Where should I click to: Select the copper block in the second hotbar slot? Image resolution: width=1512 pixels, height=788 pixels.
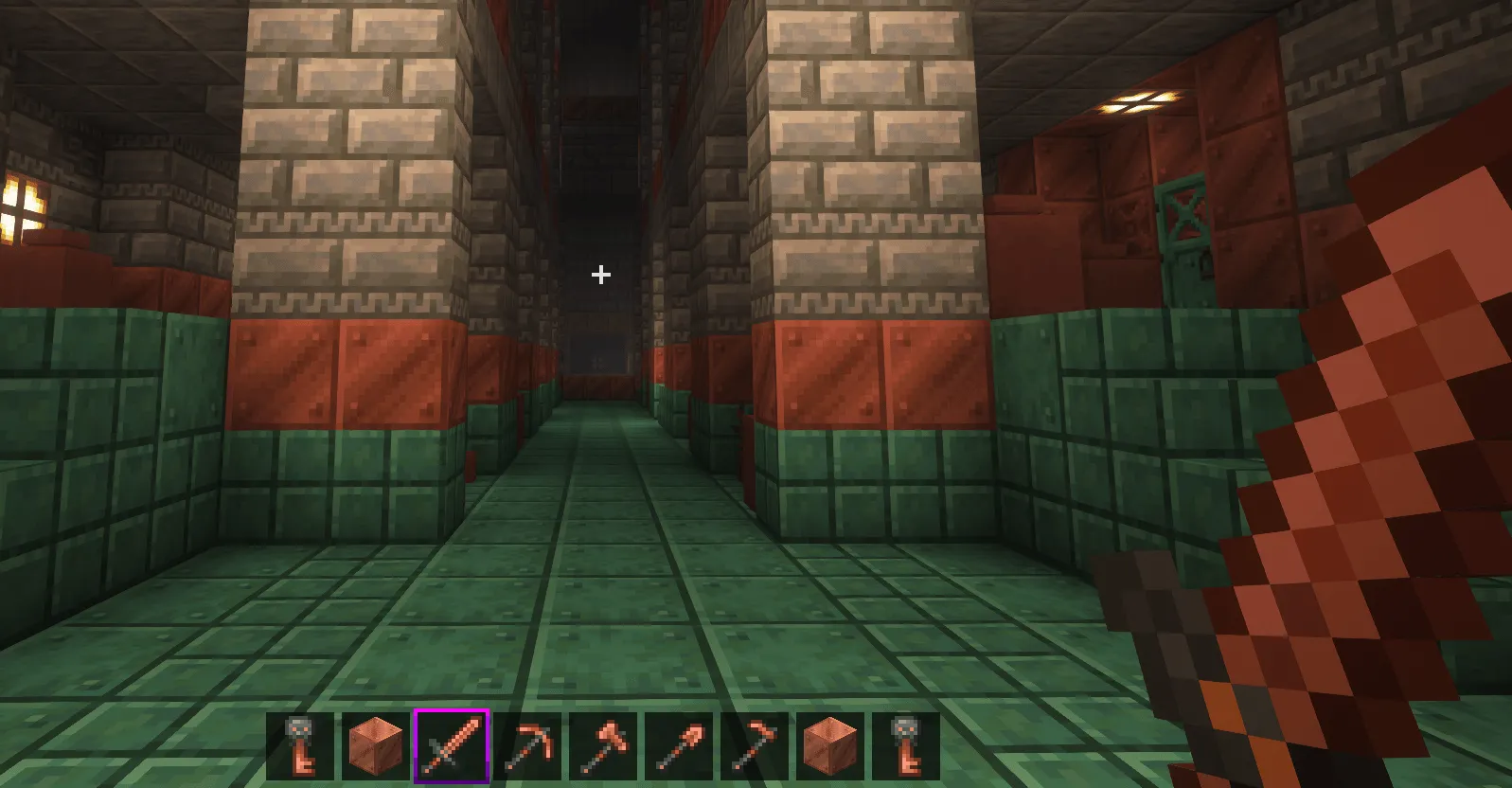click(x=377, y=745)
